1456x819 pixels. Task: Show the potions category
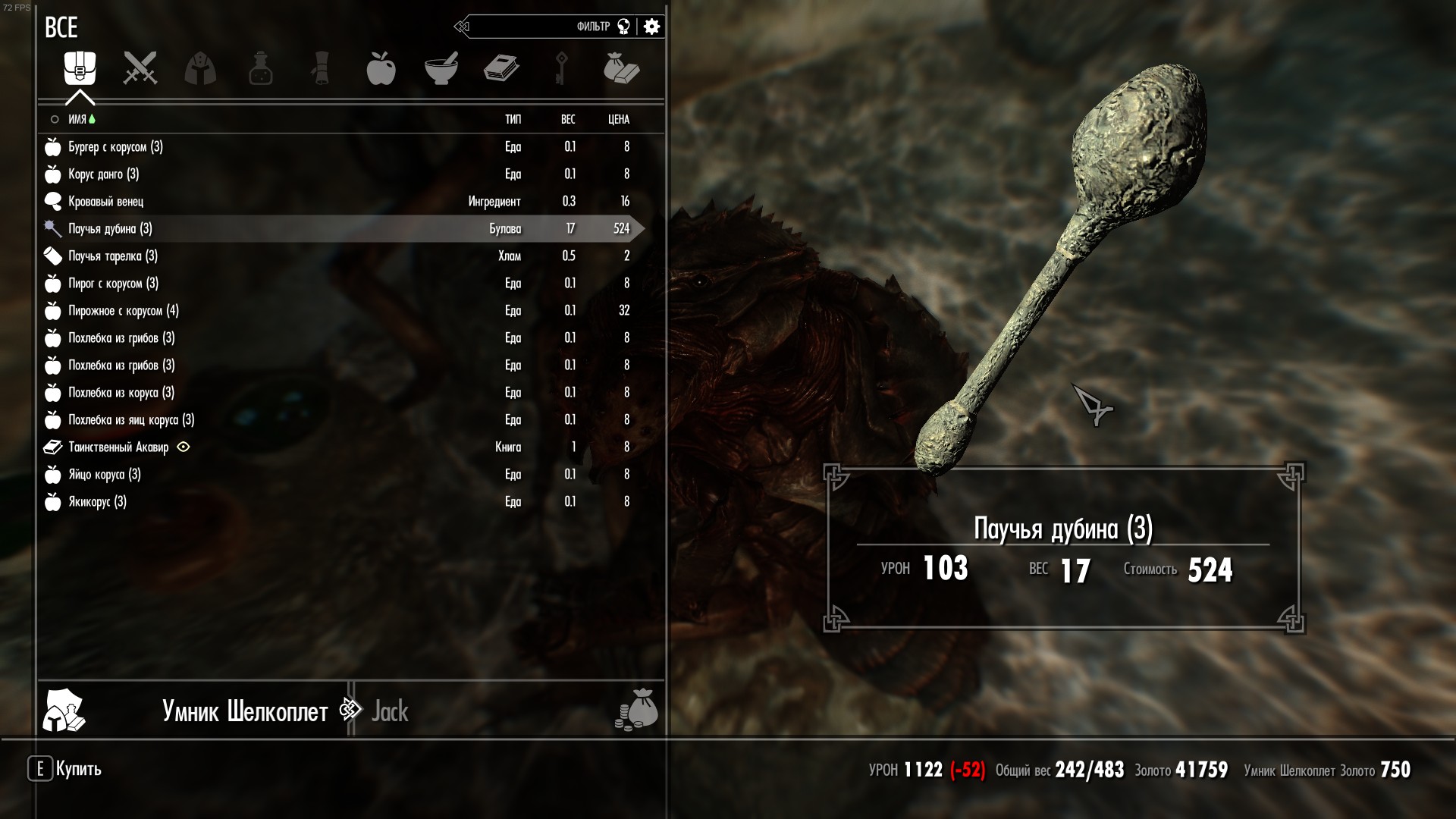pos(260,68)
